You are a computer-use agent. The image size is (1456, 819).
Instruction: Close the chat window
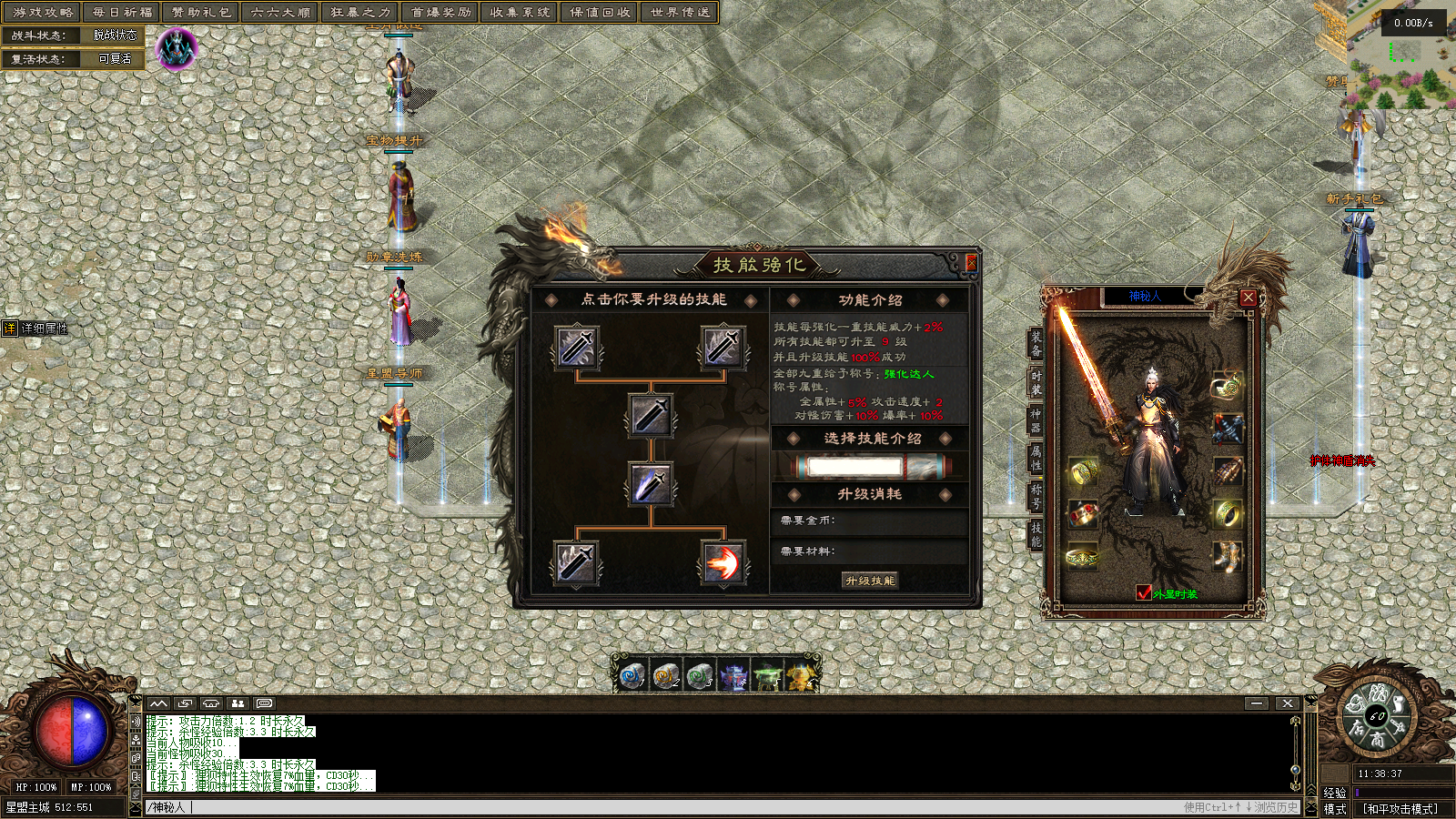coord(1287,703)
